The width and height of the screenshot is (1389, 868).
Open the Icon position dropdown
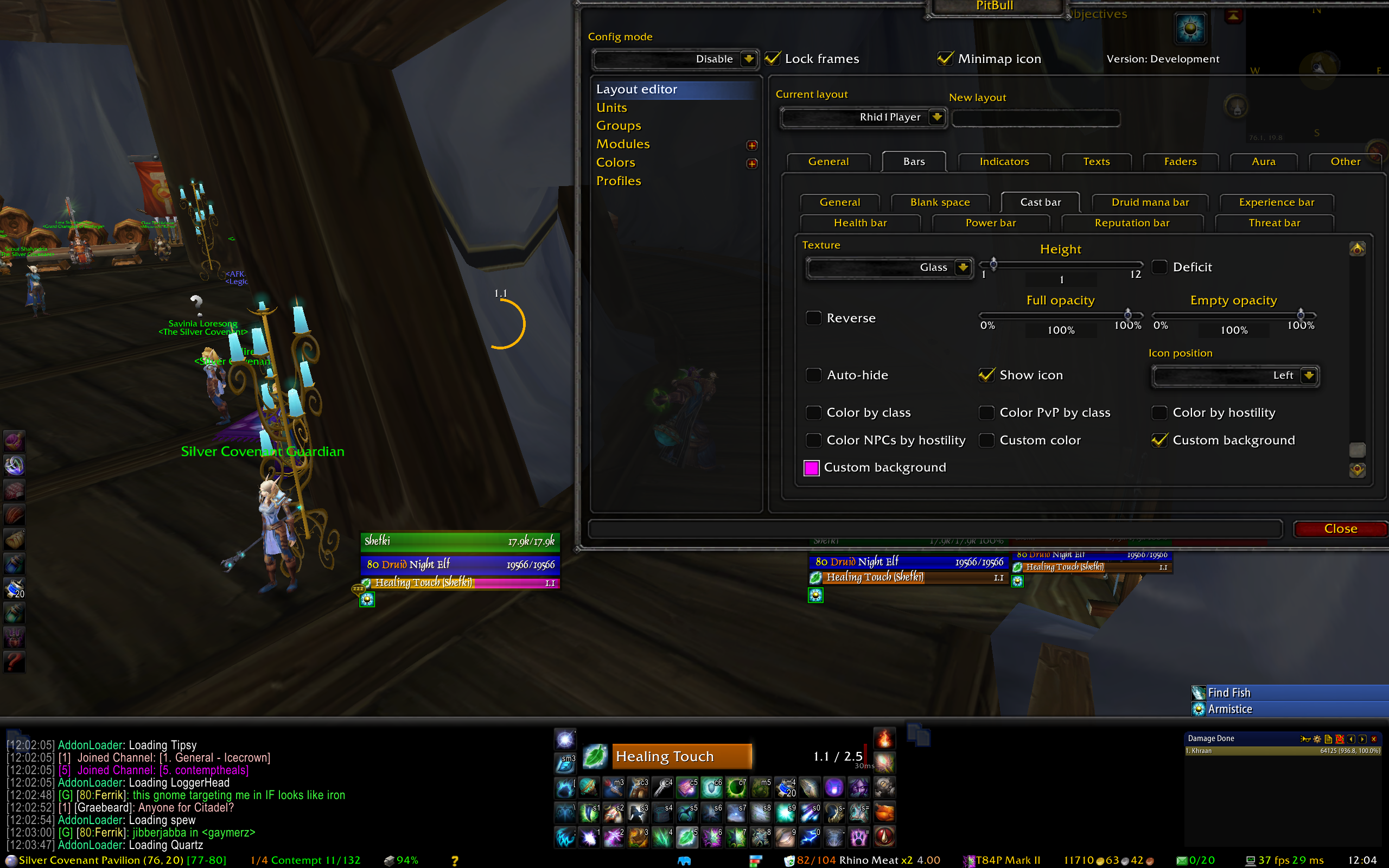point(1309,375)
